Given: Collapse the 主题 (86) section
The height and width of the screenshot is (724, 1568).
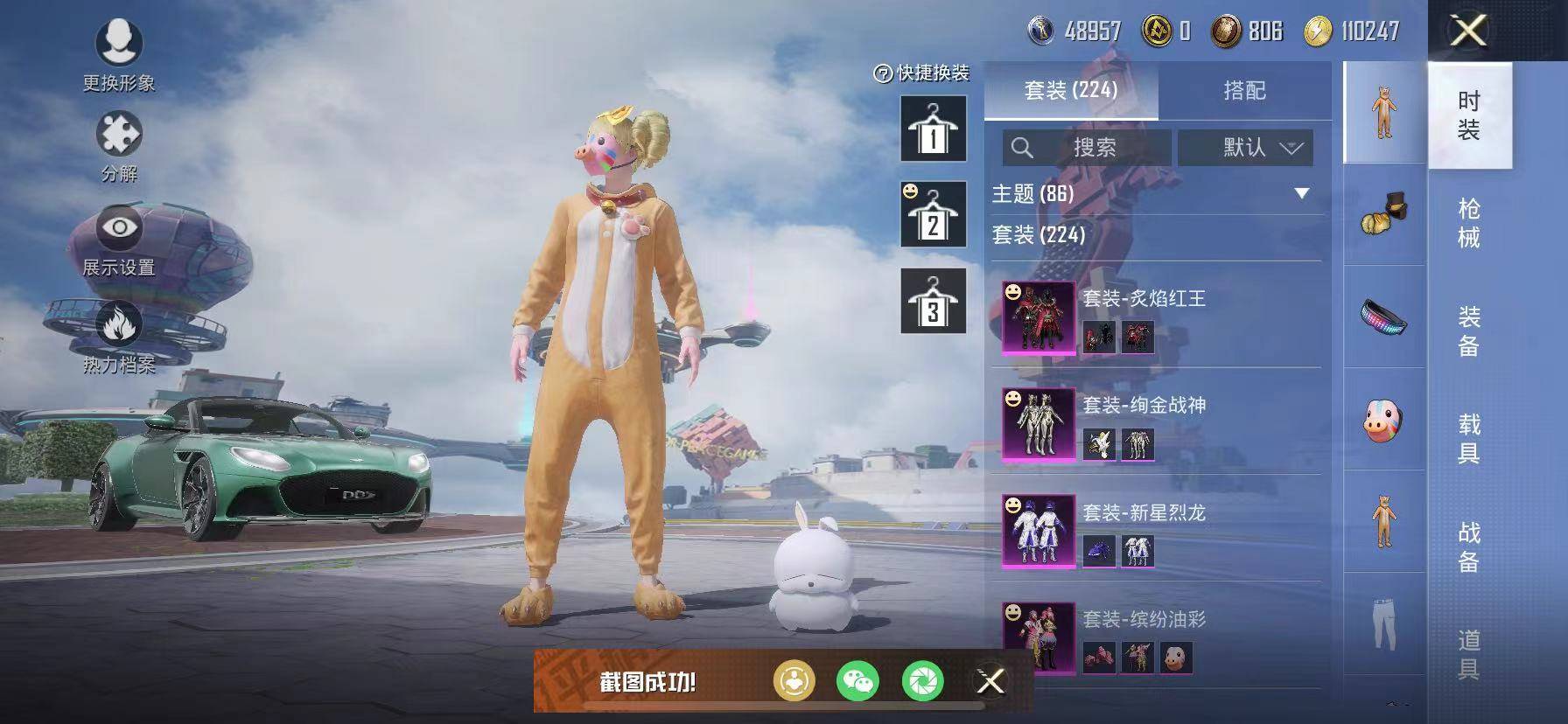Looking at the screenshot, I should click(1301, 196).
